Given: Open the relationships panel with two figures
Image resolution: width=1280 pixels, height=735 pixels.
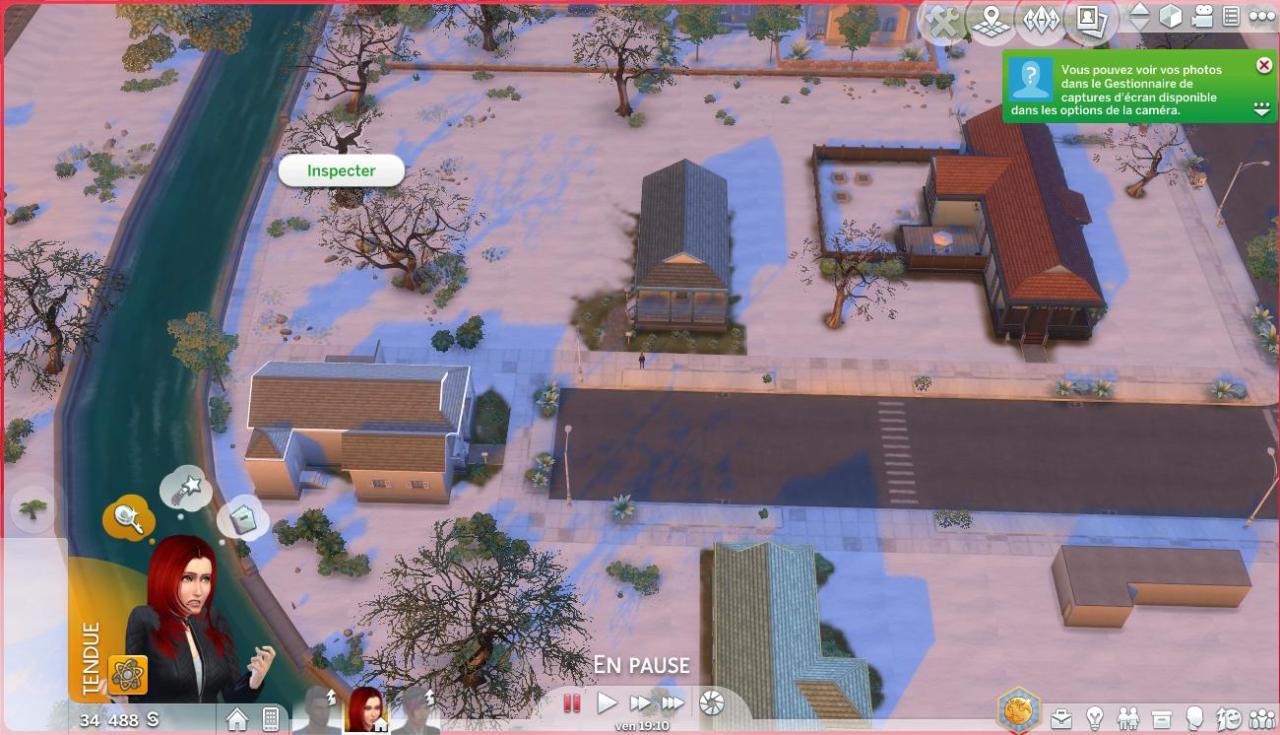Looking at the screenshot, I should pos(1128,718).
